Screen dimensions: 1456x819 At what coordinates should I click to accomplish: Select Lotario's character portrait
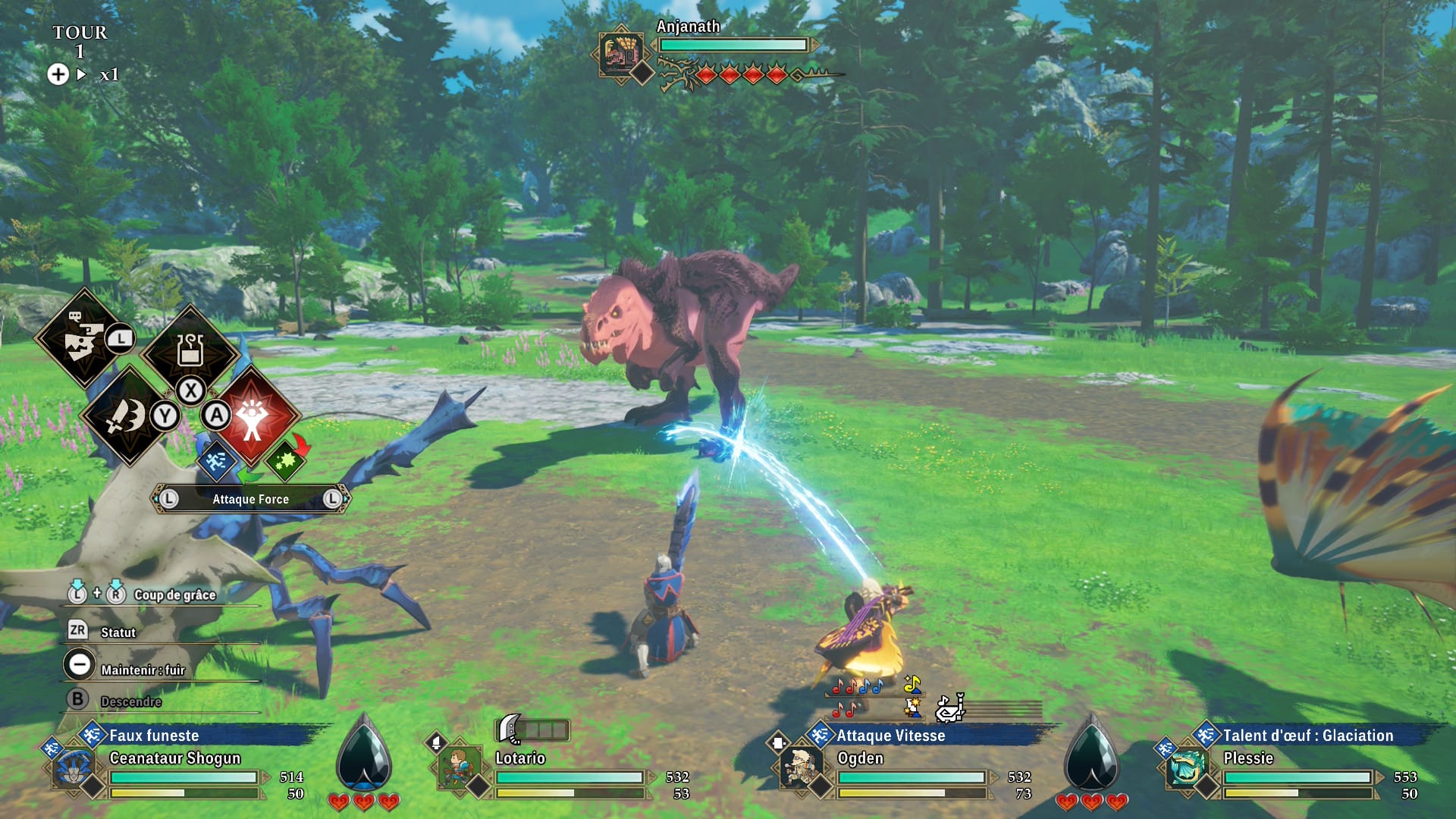(459, 767)
